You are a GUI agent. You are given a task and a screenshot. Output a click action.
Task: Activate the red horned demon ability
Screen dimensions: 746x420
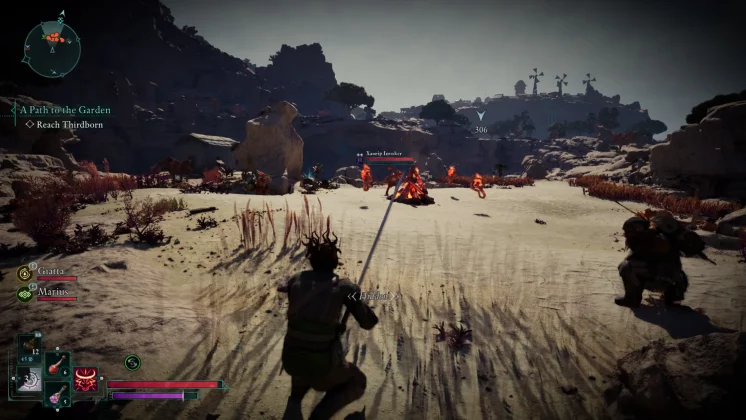86,380
